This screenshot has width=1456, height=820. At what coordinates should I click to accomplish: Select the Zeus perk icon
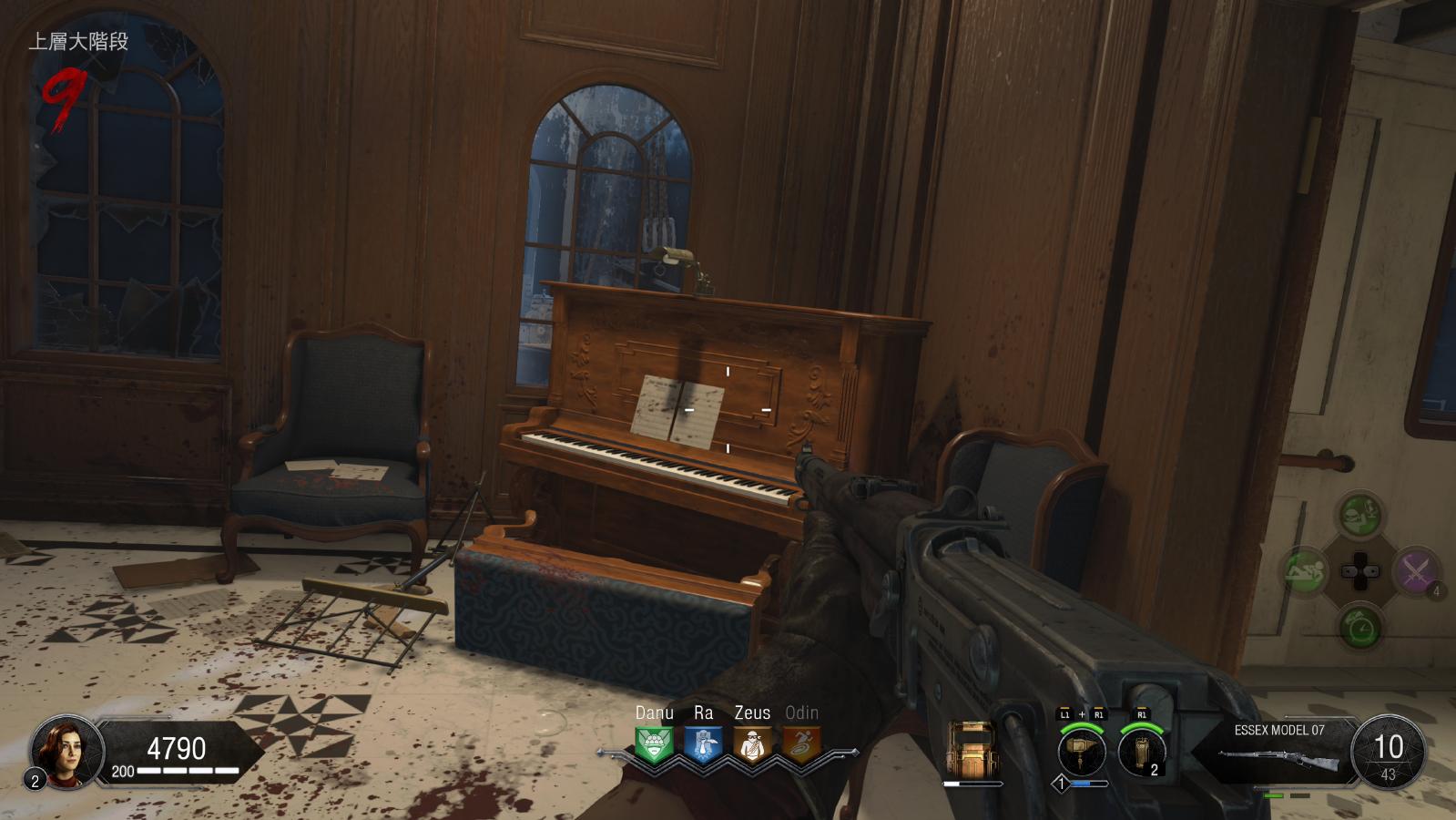click(752, 744)
